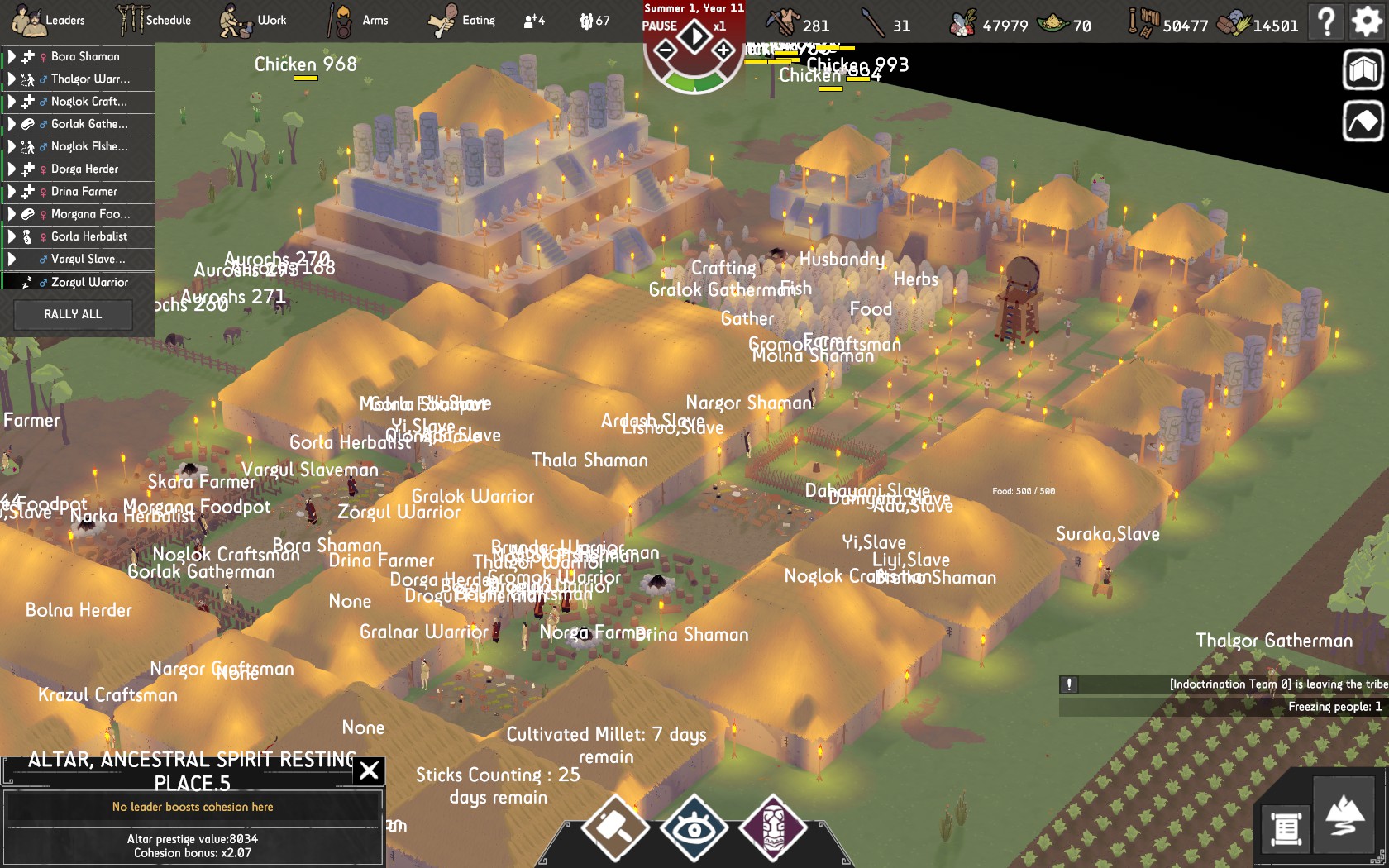Switch to the Work tab
The width and height of the screenshot is (1389, 868).
click(x=253, y=21)
